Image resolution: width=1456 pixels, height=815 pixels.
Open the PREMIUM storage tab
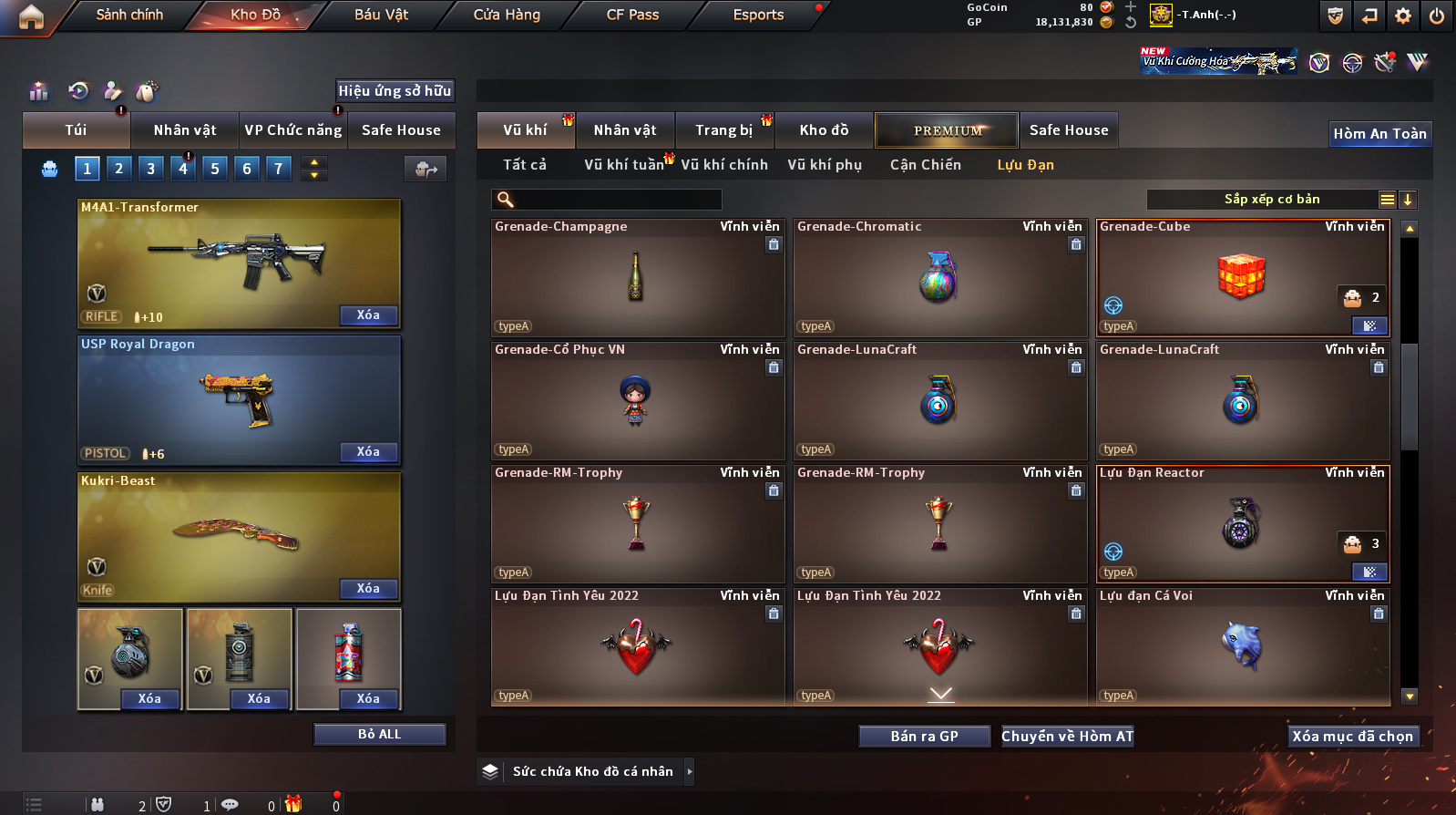click(948, 130)
